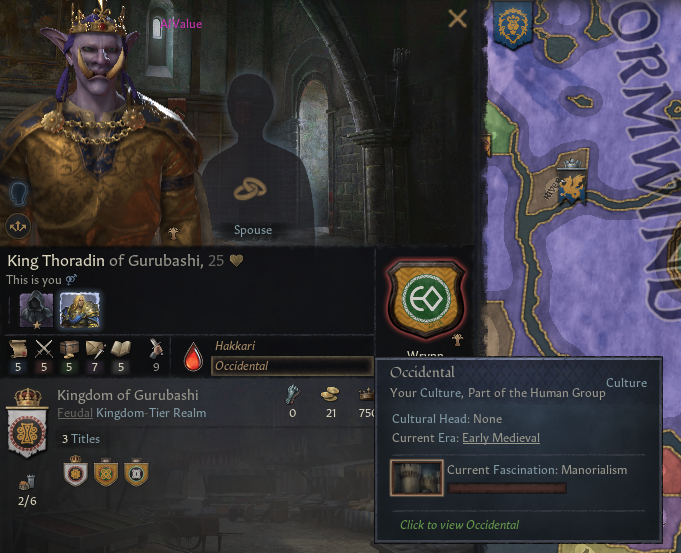The image size is (681, 553).
Task: Click the Manorialism fascination thumbnail
Action: 417,479
